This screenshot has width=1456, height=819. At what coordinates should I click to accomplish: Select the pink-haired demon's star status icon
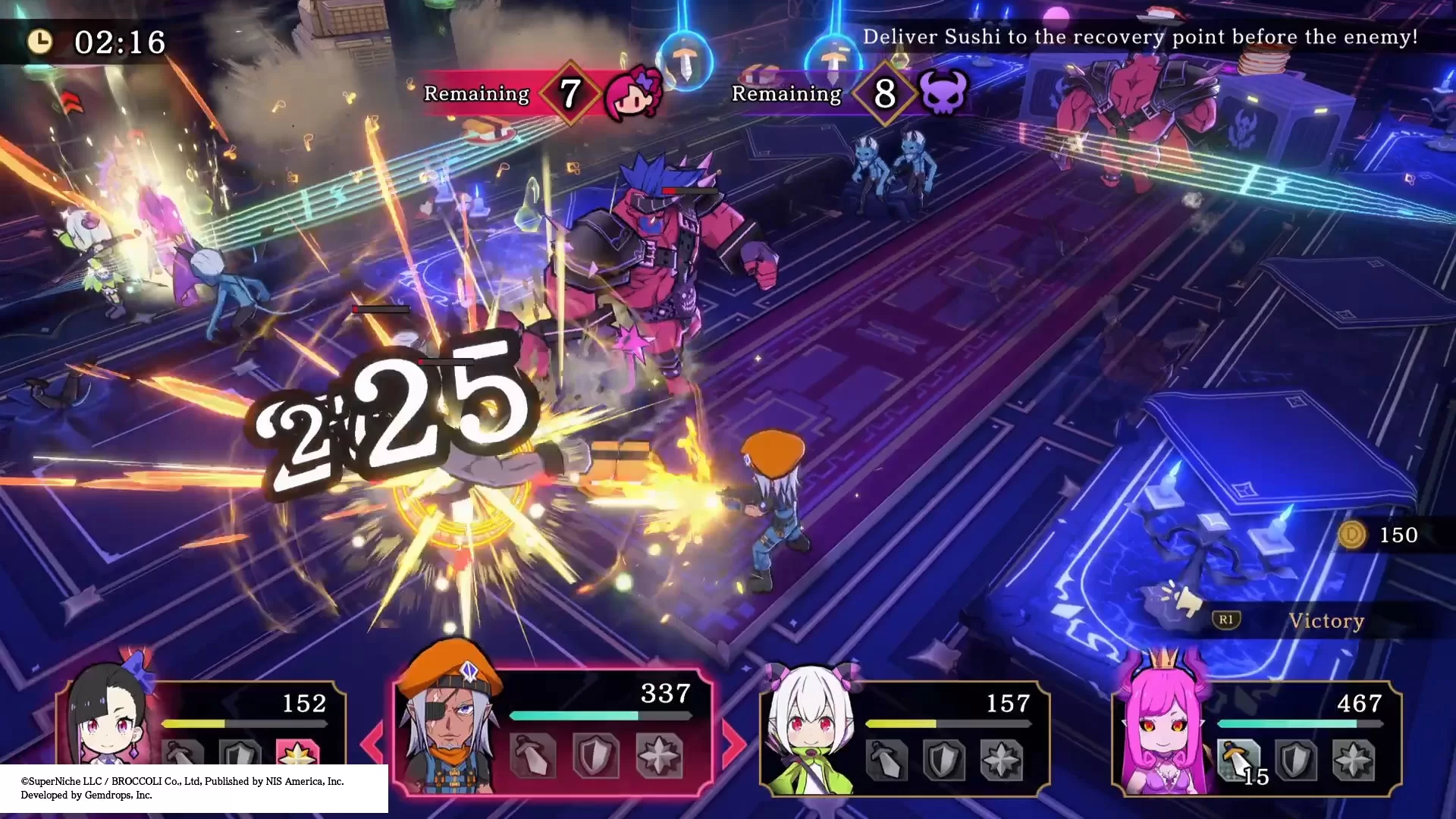[x=1353, y=759]
